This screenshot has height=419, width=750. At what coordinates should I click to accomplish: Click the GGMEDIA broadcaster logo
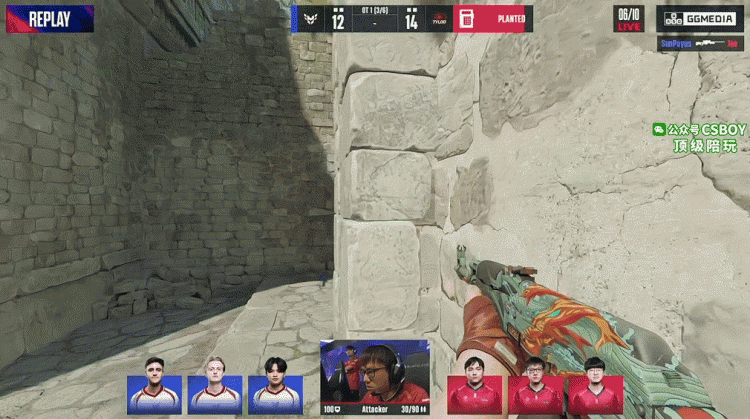(x=700, y=19)
